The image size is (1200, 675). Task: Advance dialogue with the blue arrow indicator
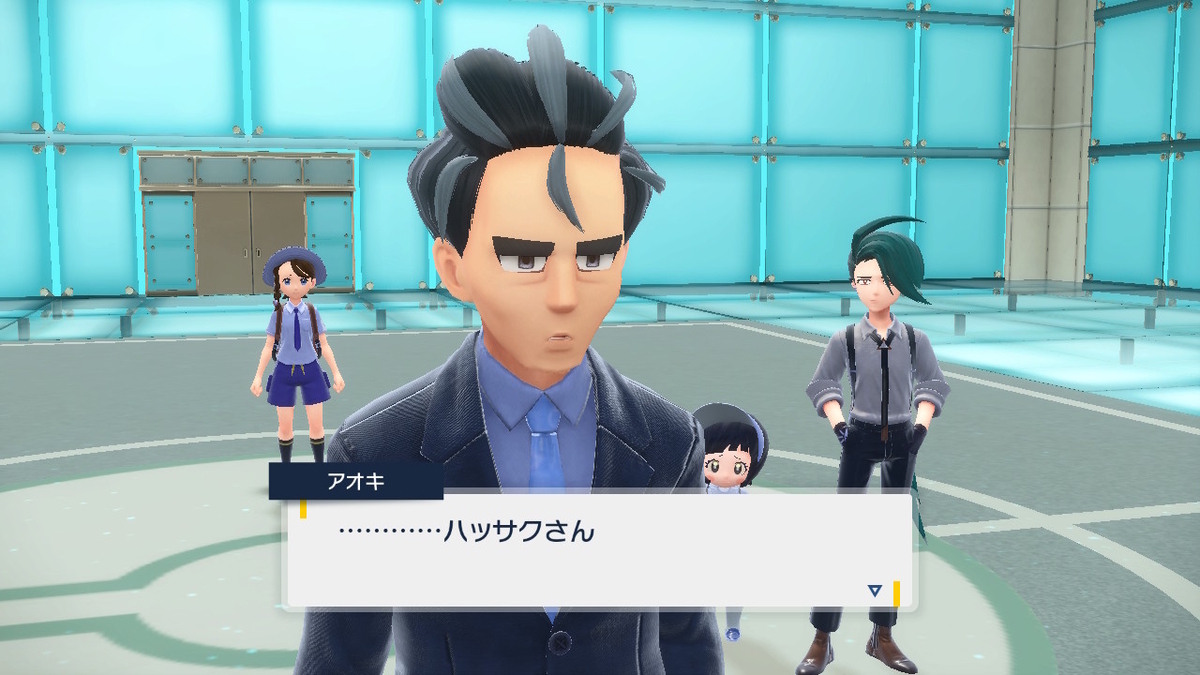click(x=875, y=591)
